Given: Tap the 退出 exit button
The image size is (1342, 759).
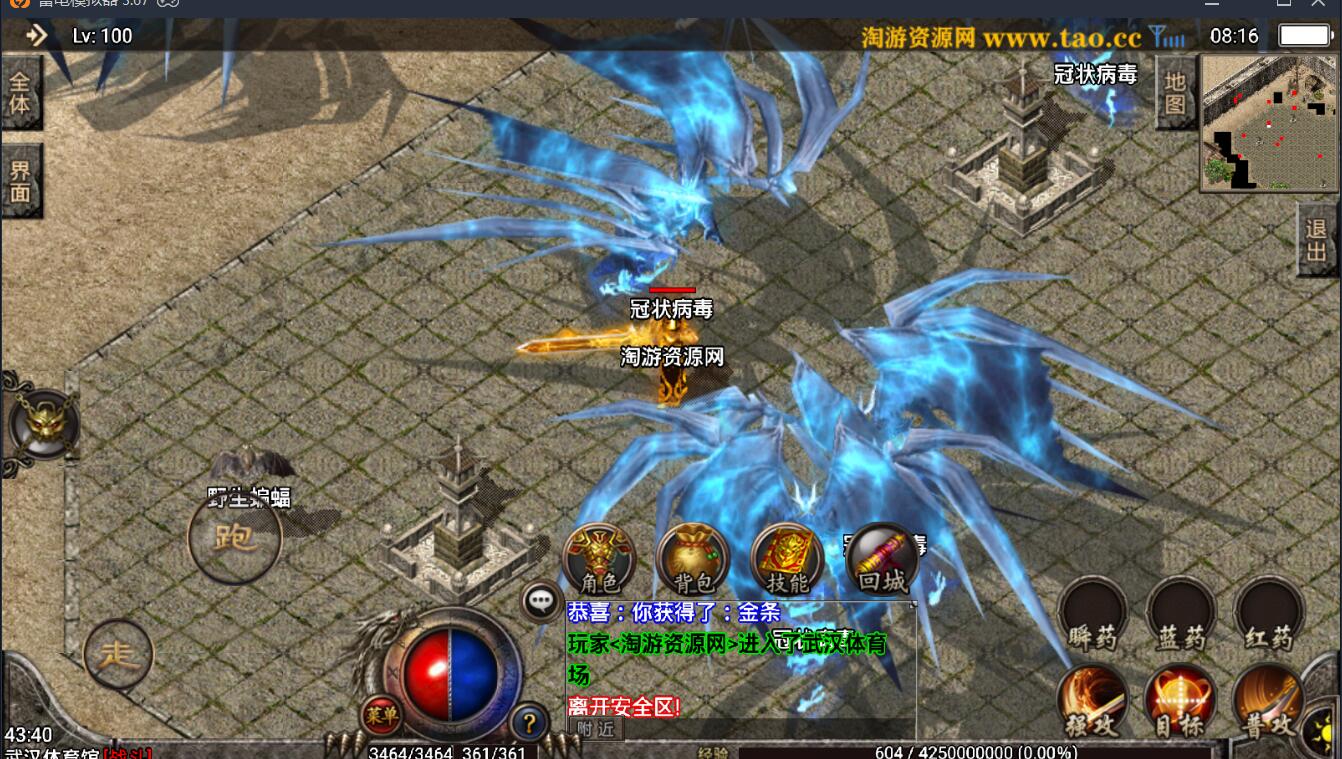Looking at the screenshot, I should 1317,240.
